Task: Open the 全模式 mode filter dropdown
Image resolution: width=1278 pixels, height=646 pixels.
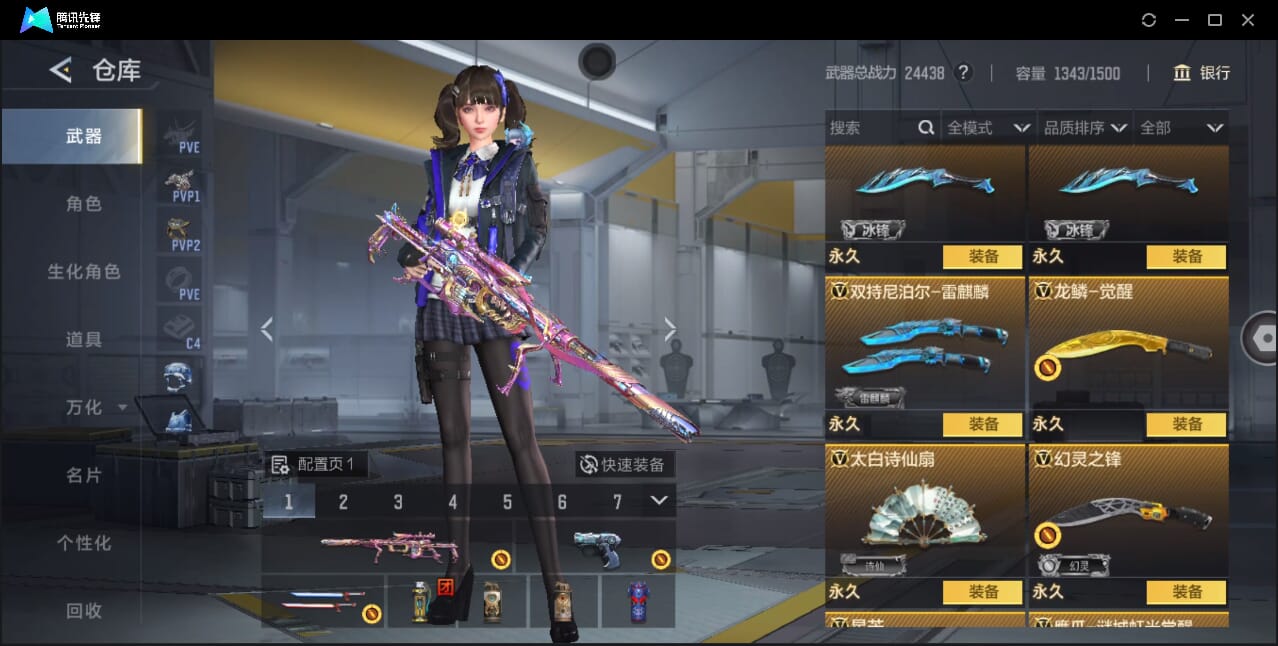Action: 988,128
